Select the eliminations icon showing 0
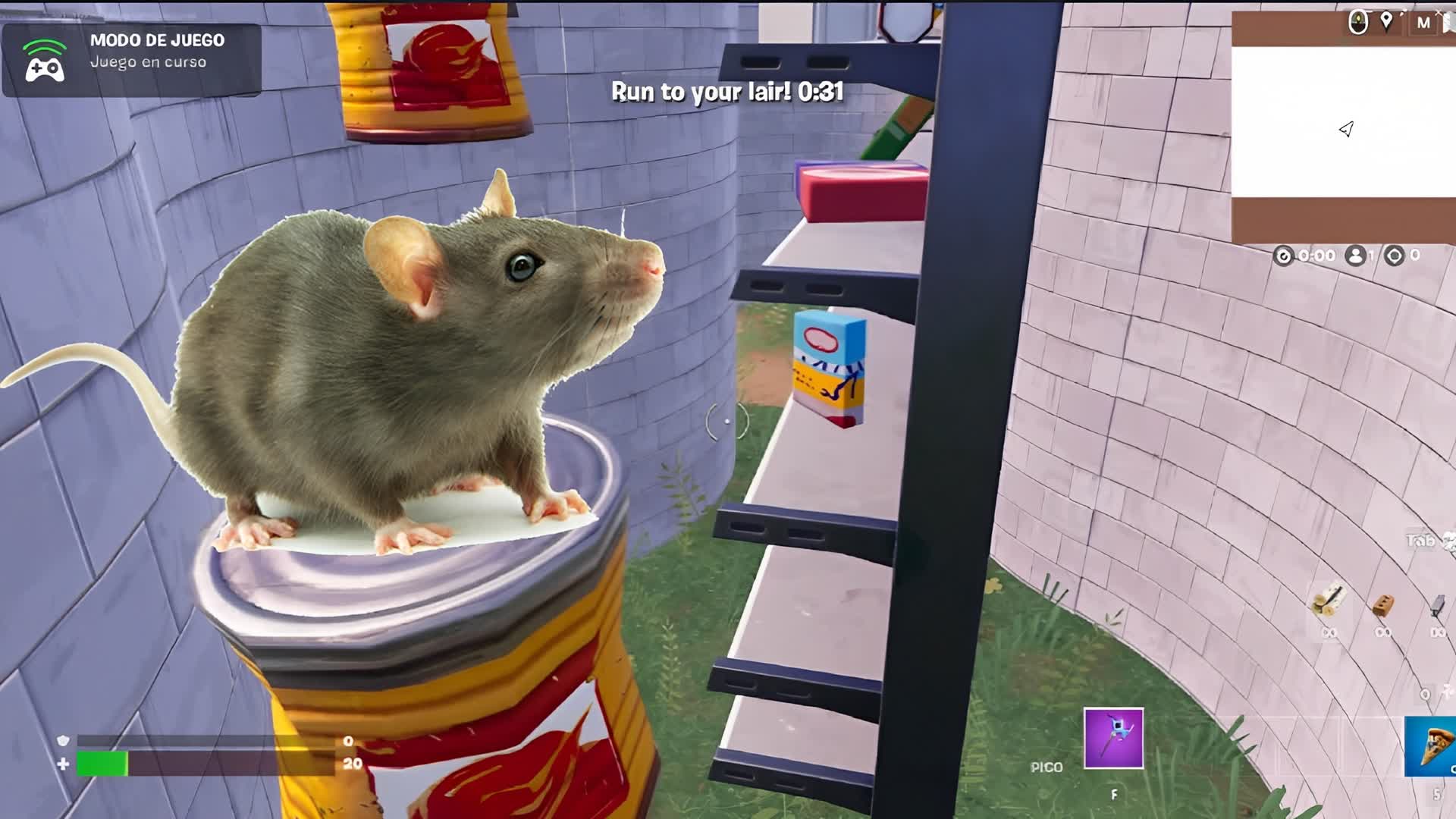Image resolution: width=1456 pixels, height=819 pixels. (x=1395, y=256)
